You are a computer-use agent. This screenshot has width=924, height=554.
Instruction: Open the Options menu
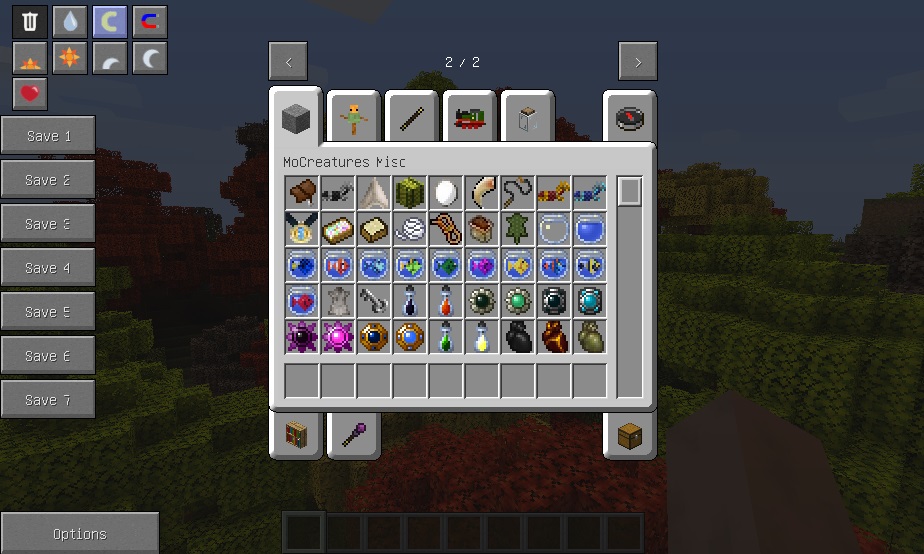tap(80, 534)
